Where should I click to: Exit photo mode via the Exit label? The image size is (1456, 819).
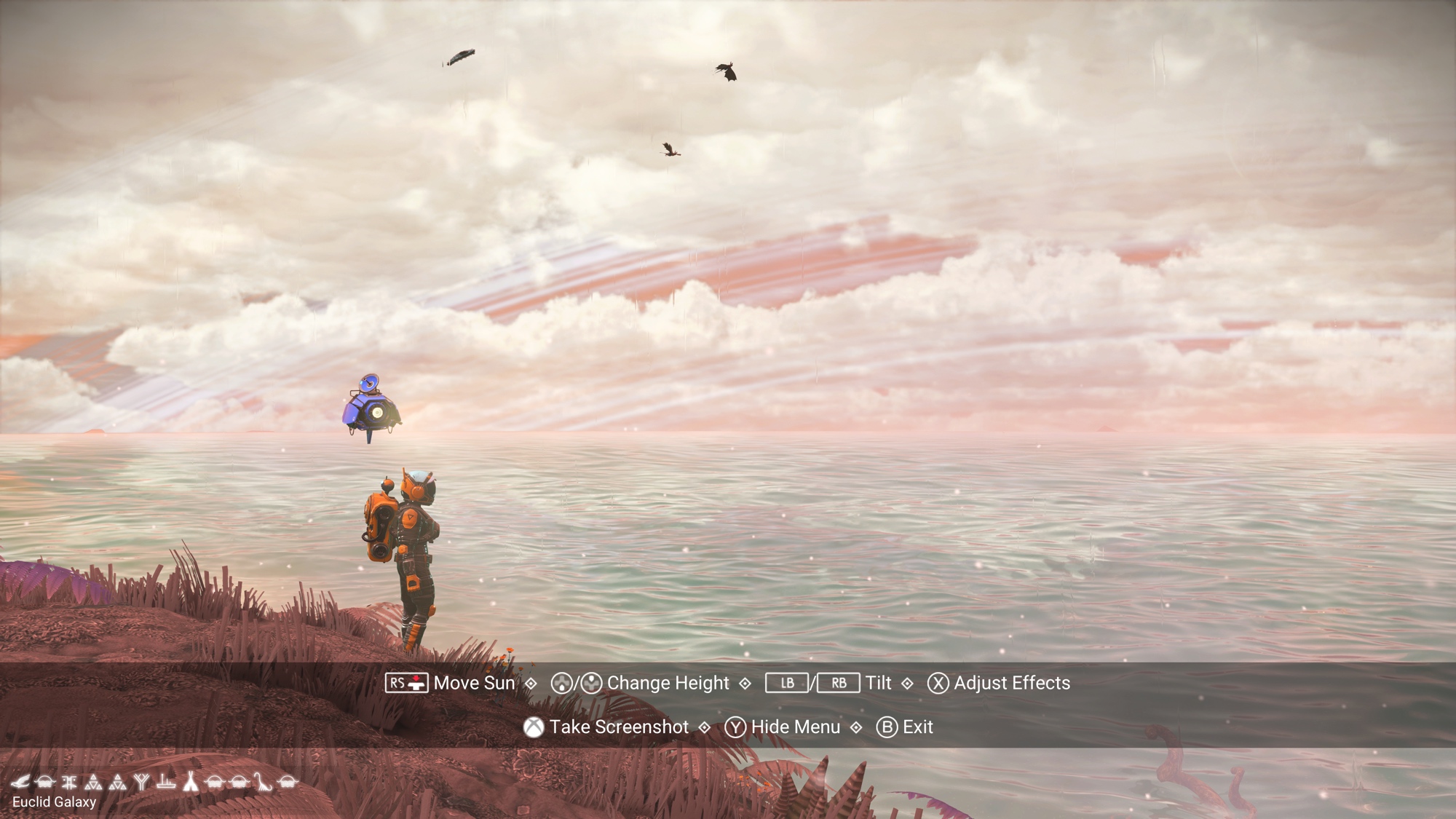pyautogui.click(x=917, y=727)
